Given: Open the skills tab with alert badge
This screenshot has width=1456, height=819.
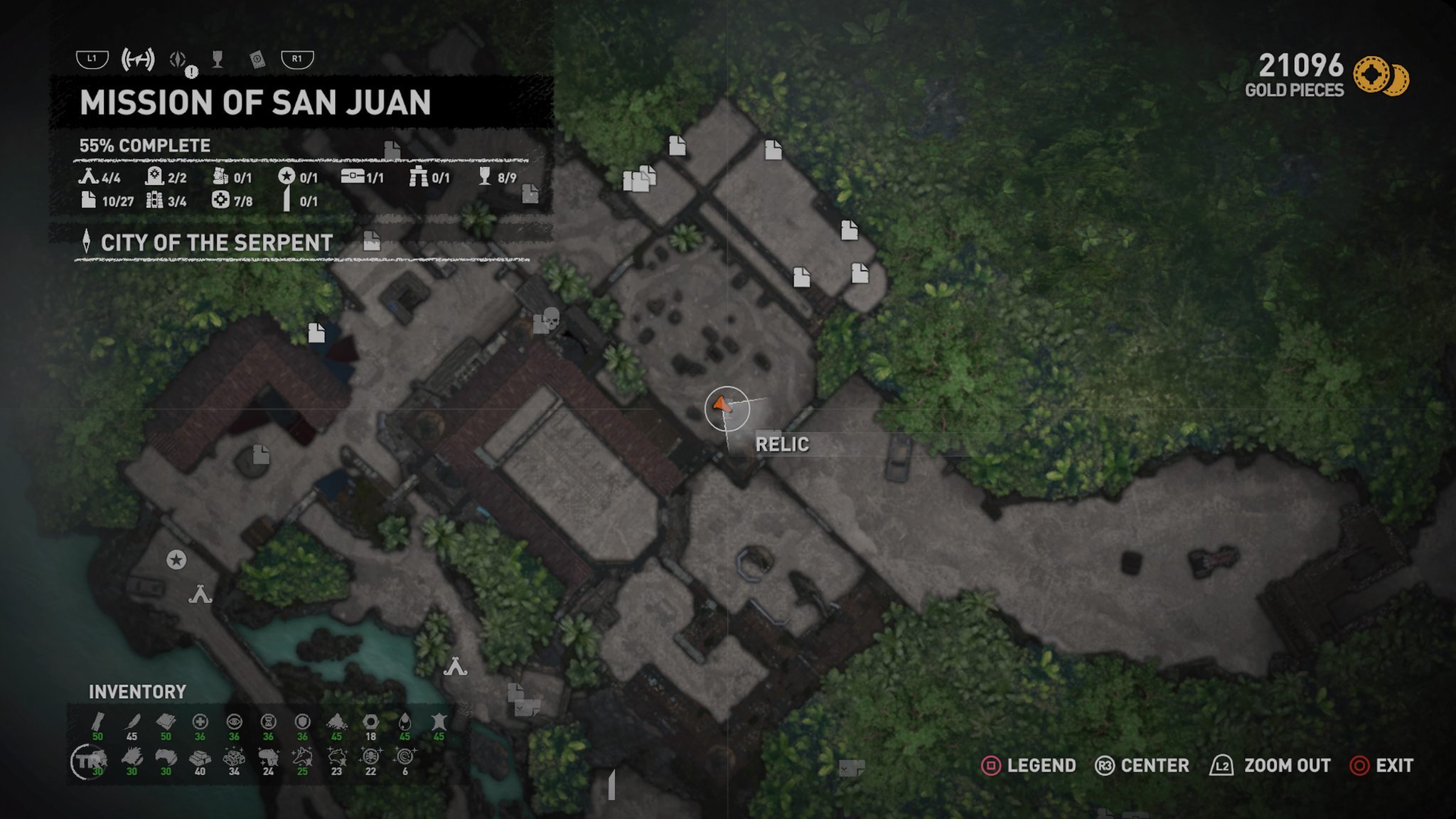Looking at the screenshot, I should pos(178,60).
